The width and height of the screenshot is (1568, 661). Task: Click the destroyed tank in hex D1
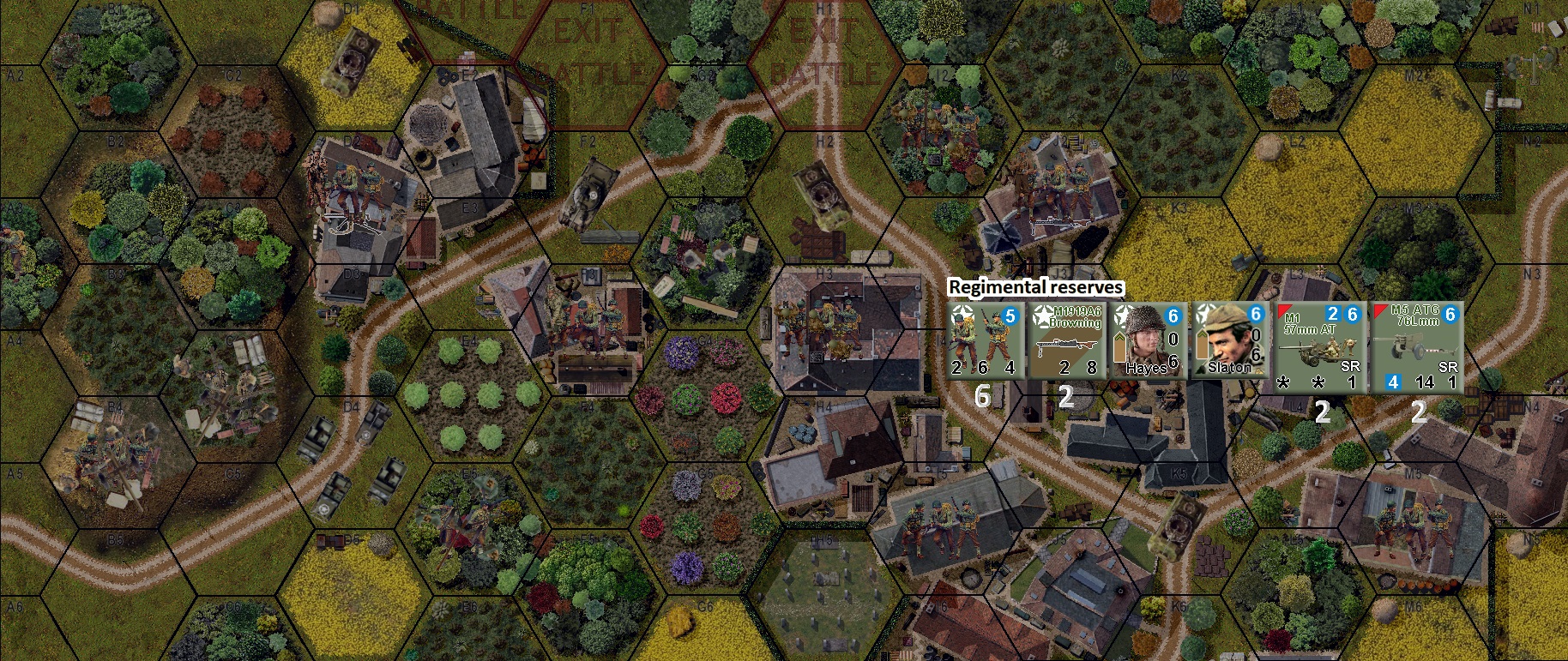click(351, 62)
